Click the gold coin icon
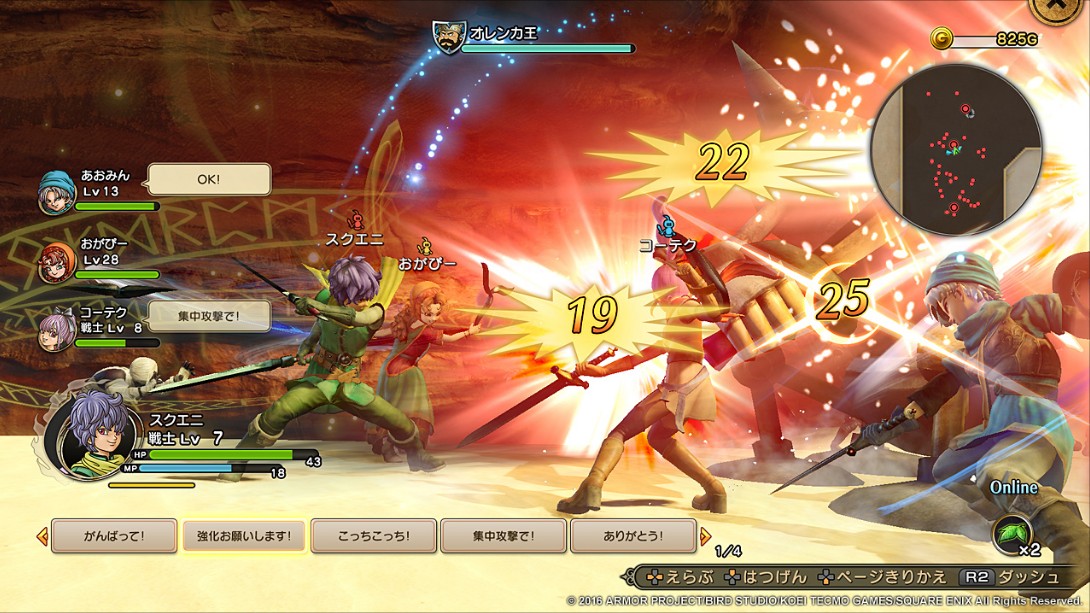 coord(941,38)
